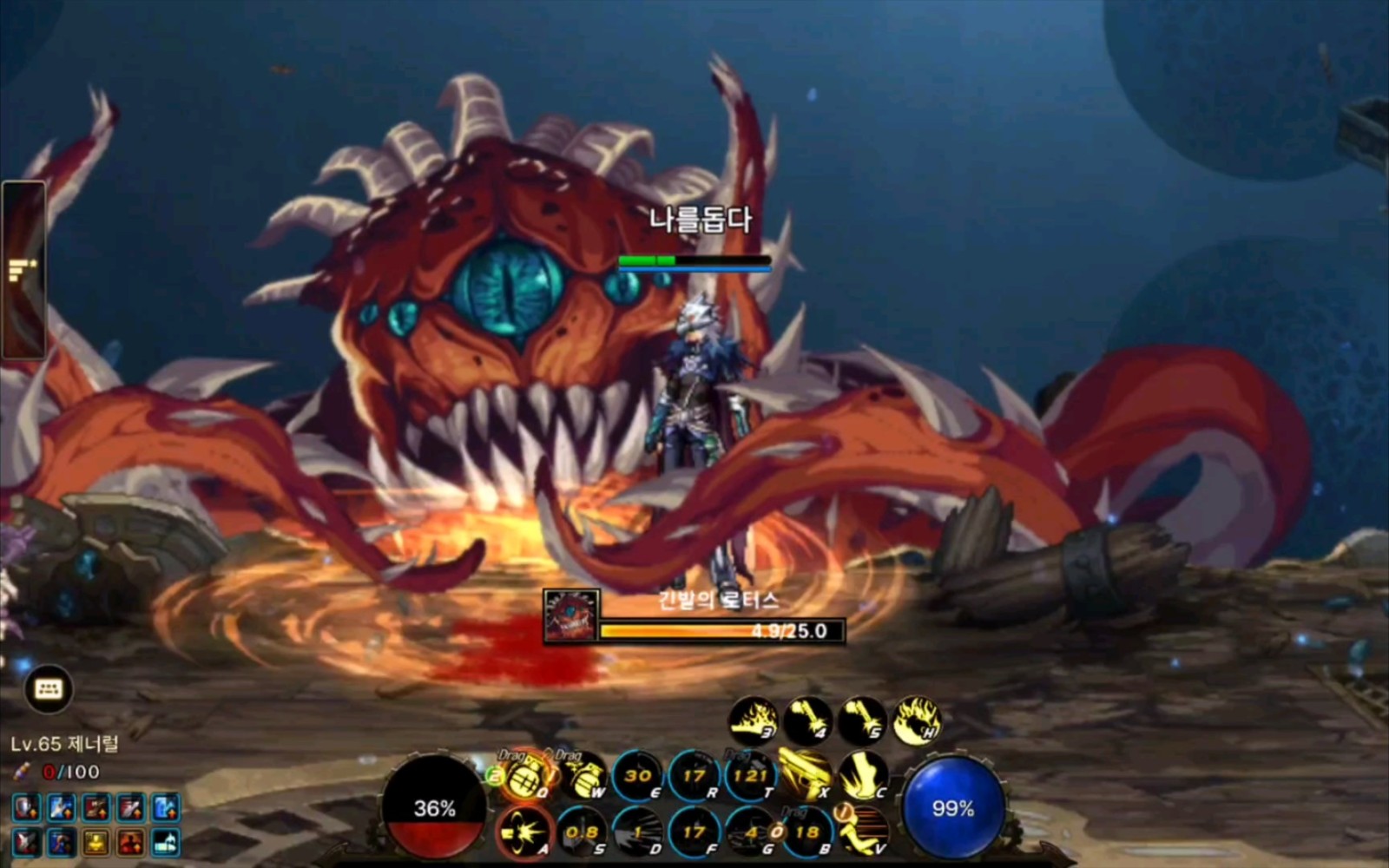Expand the side panel with ranking bars icon
The width and height of the screenshot is (1389, 868).
[23, 271]
